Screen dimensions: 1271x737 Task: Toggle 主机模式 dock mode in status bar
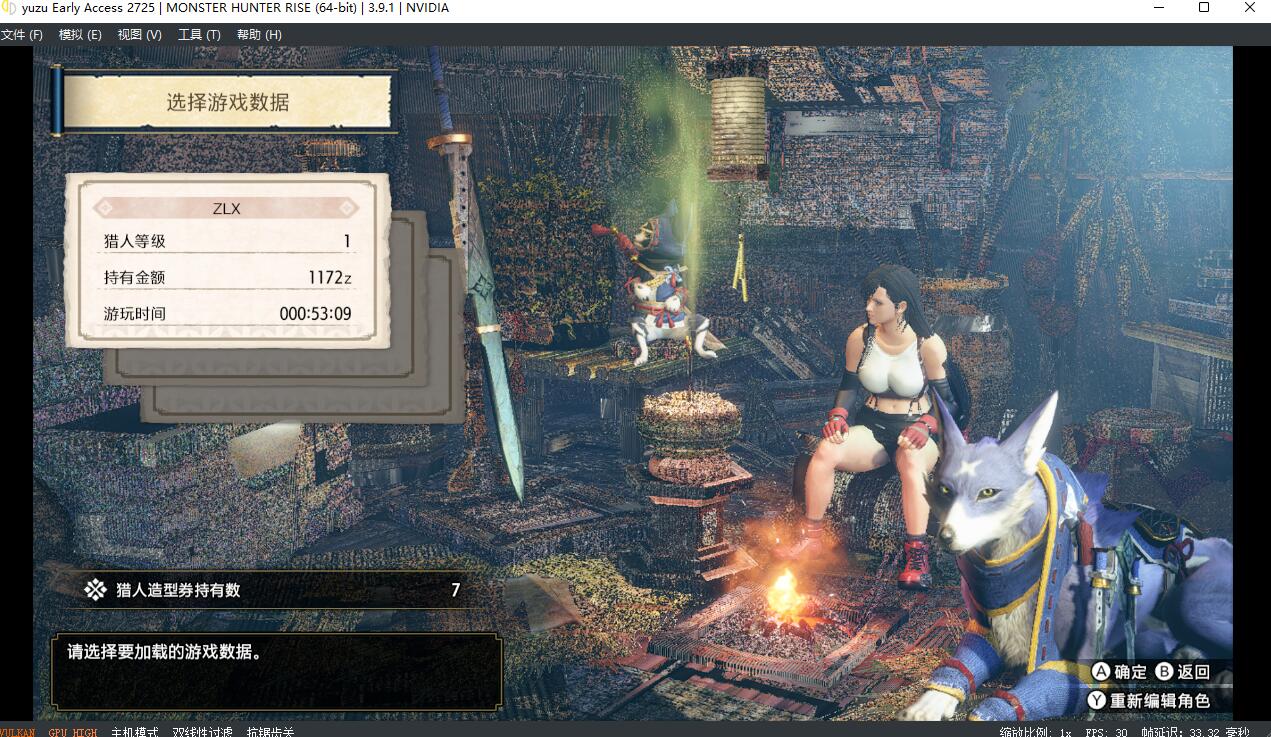[134, 732]
